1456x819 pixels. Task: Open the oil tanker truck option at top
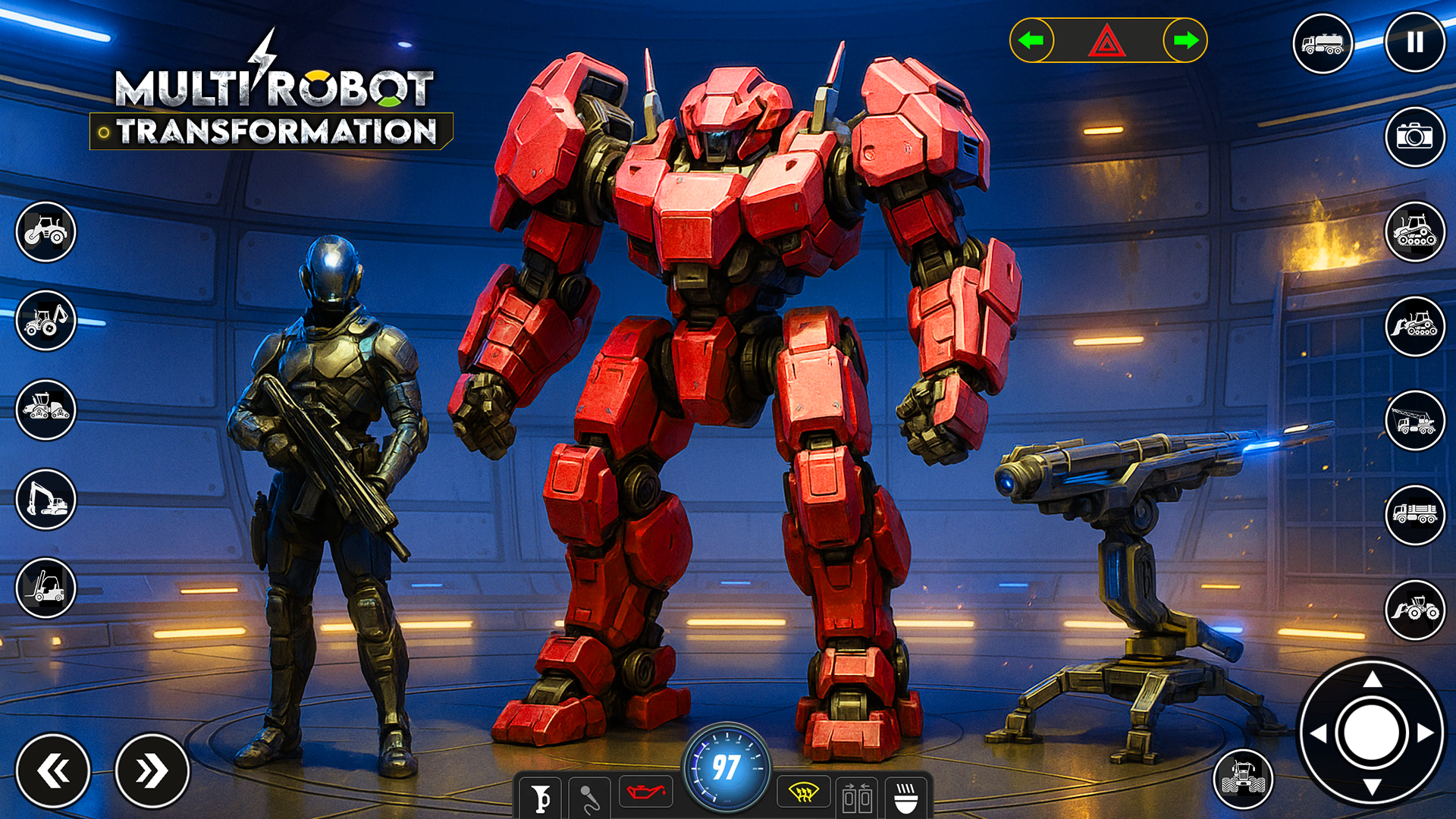[1321, 43]
